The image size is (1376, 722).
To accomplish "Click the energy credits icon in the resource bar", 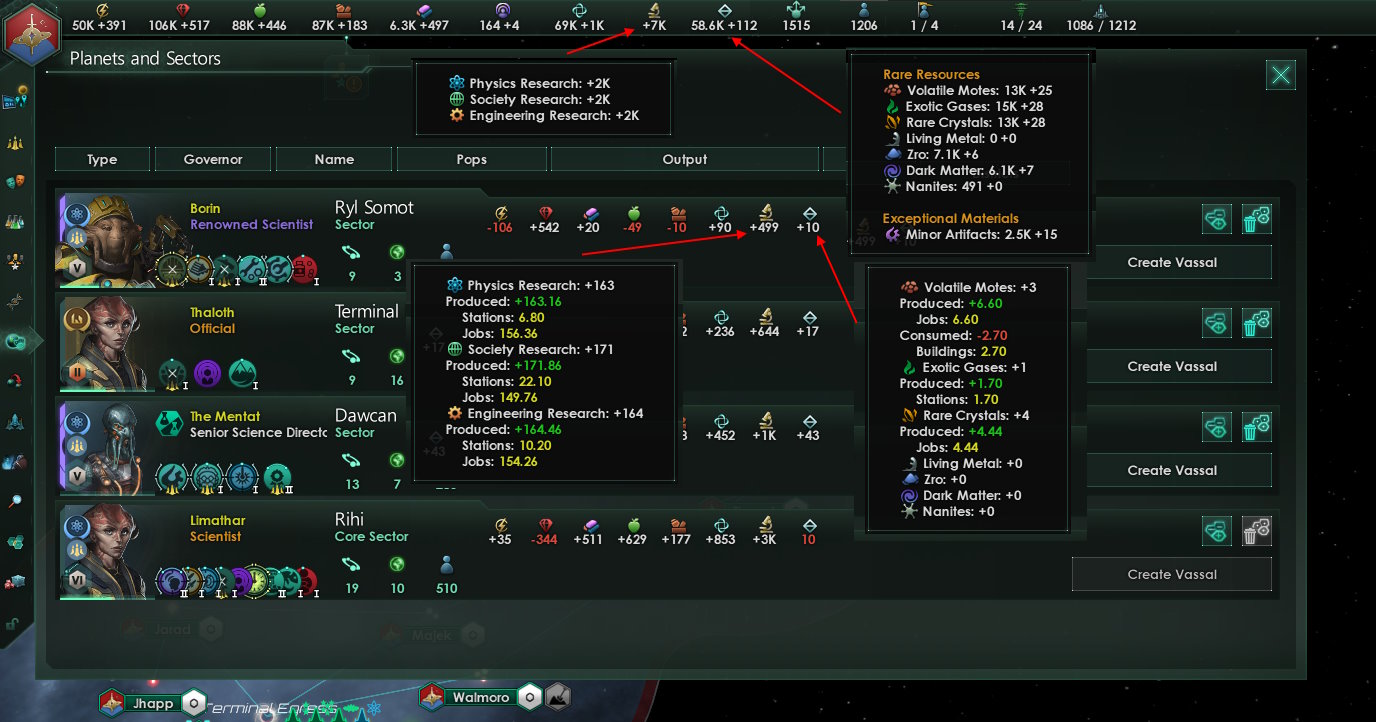I will 101,9.
